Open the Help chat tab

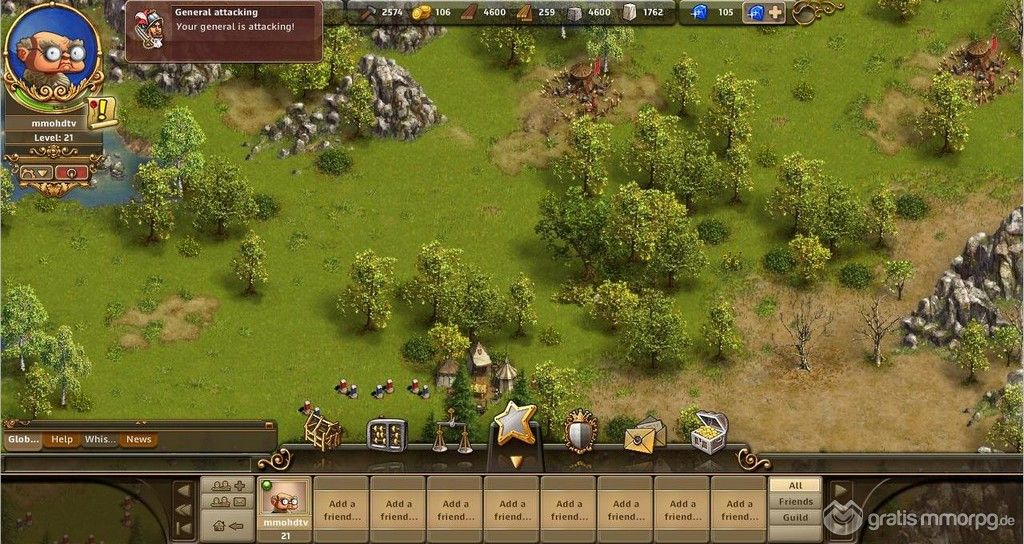click(x=62, y=440)
